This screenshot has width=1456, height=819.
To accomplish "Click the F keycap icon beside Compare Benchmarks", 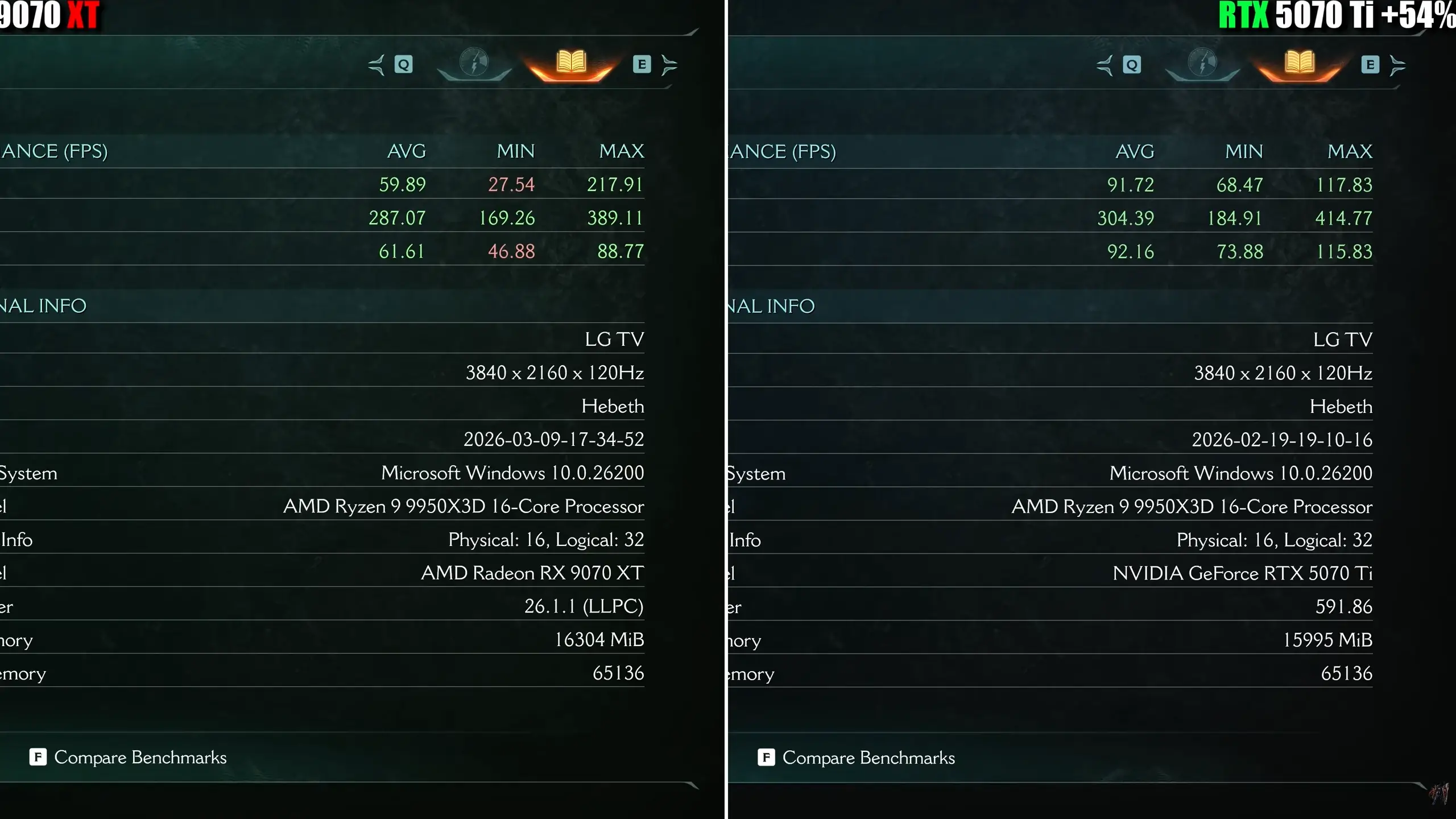I will [x=38, y=757].
